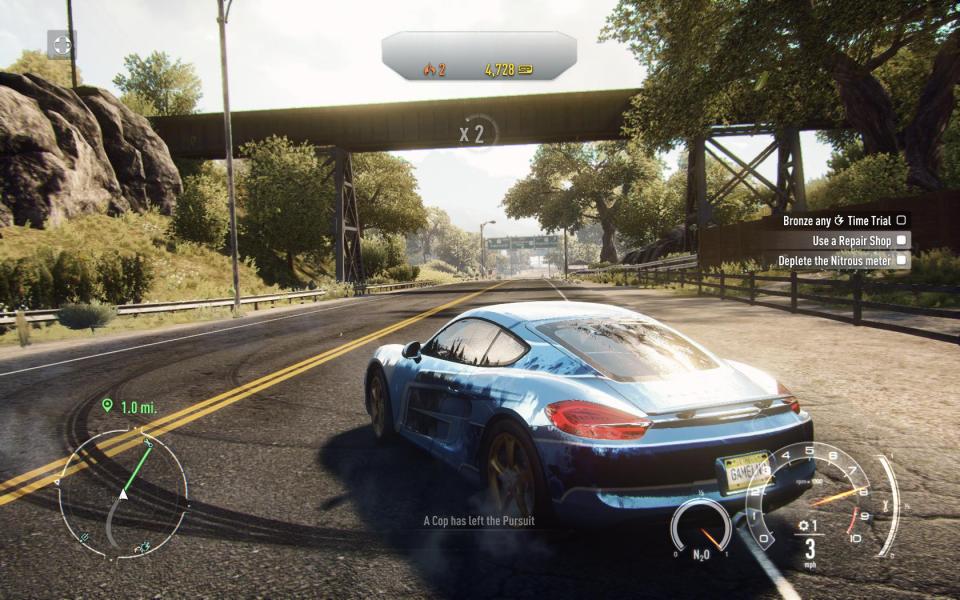Open the circular minimap

123,493
